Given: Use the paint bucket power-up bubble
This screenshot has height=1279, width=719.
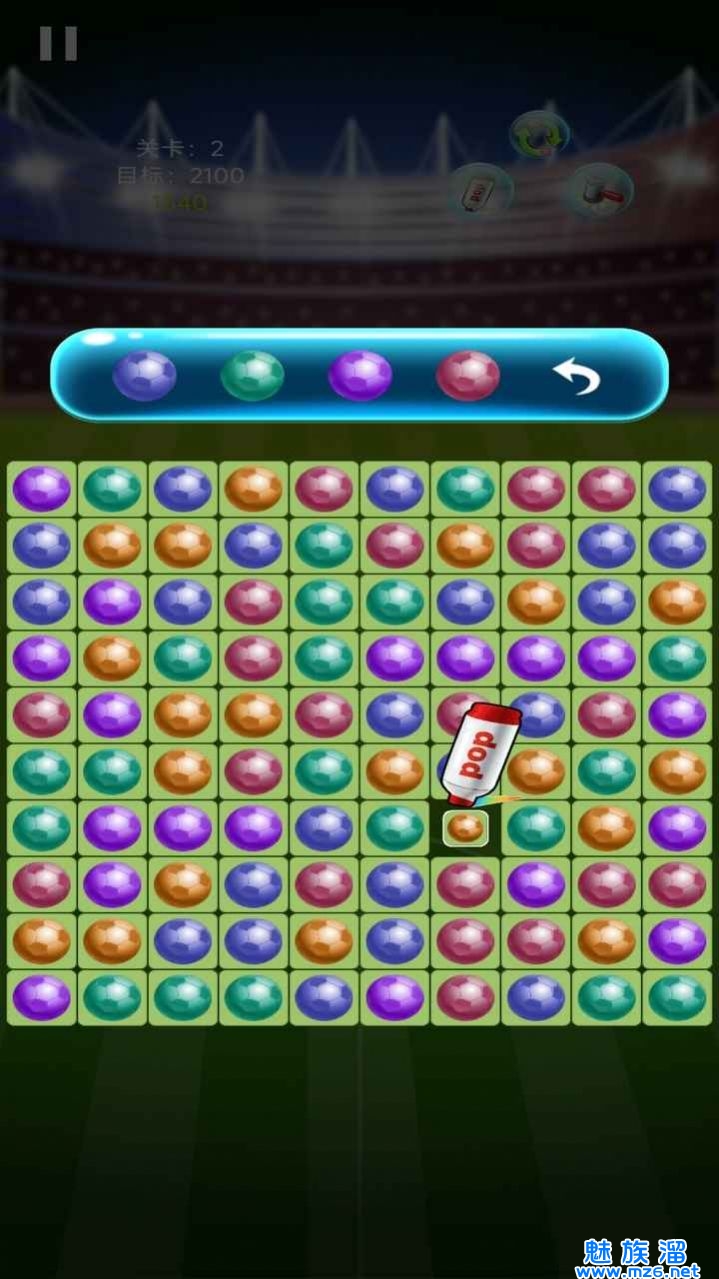Looking at the screenshot, I should [x=601, y=188].
